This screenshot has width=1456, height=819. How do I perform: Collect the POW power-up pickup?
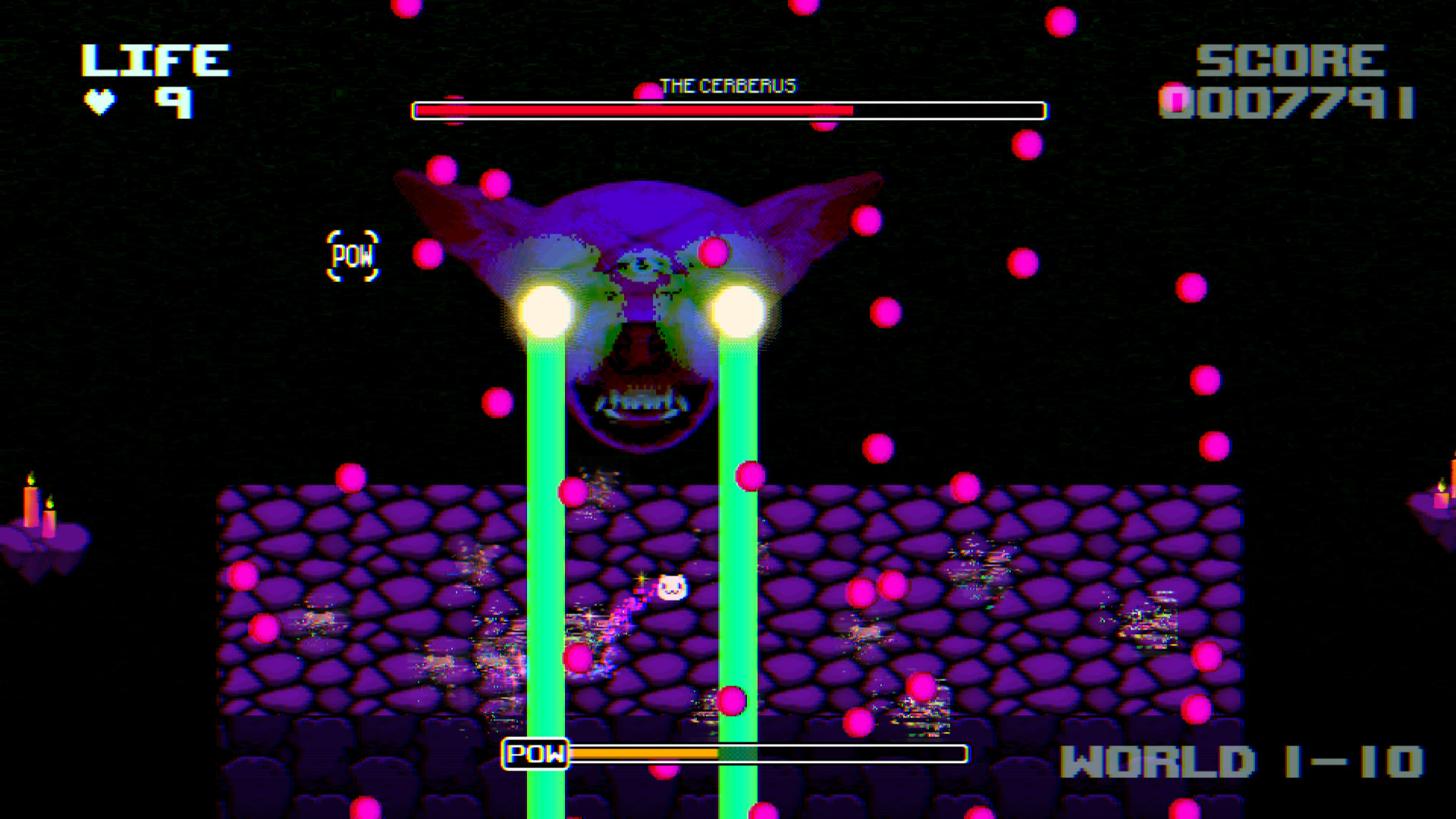click(354, 256)
